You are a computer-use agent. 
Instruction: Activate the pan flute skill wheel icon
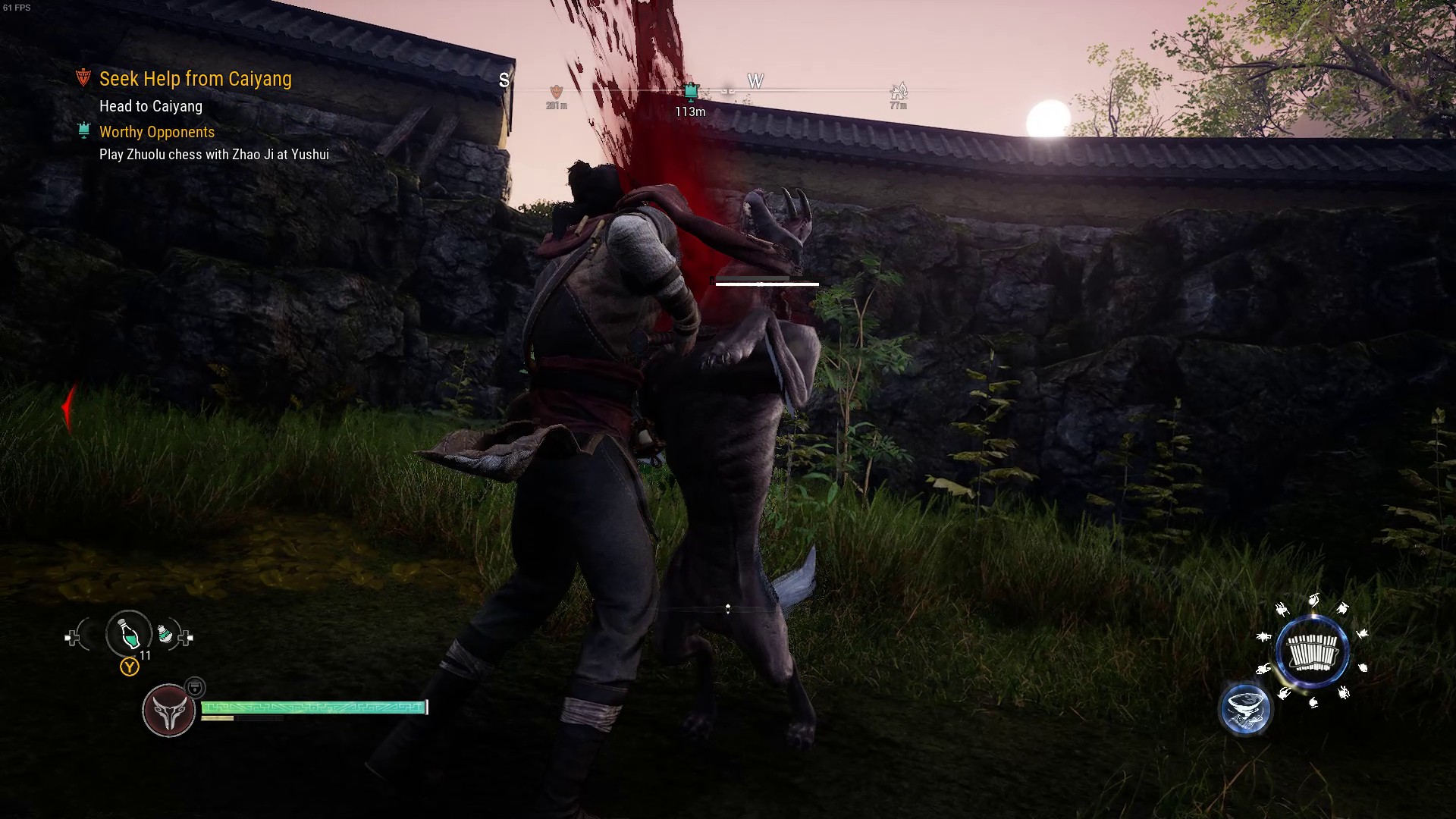tap(1313, 652)
